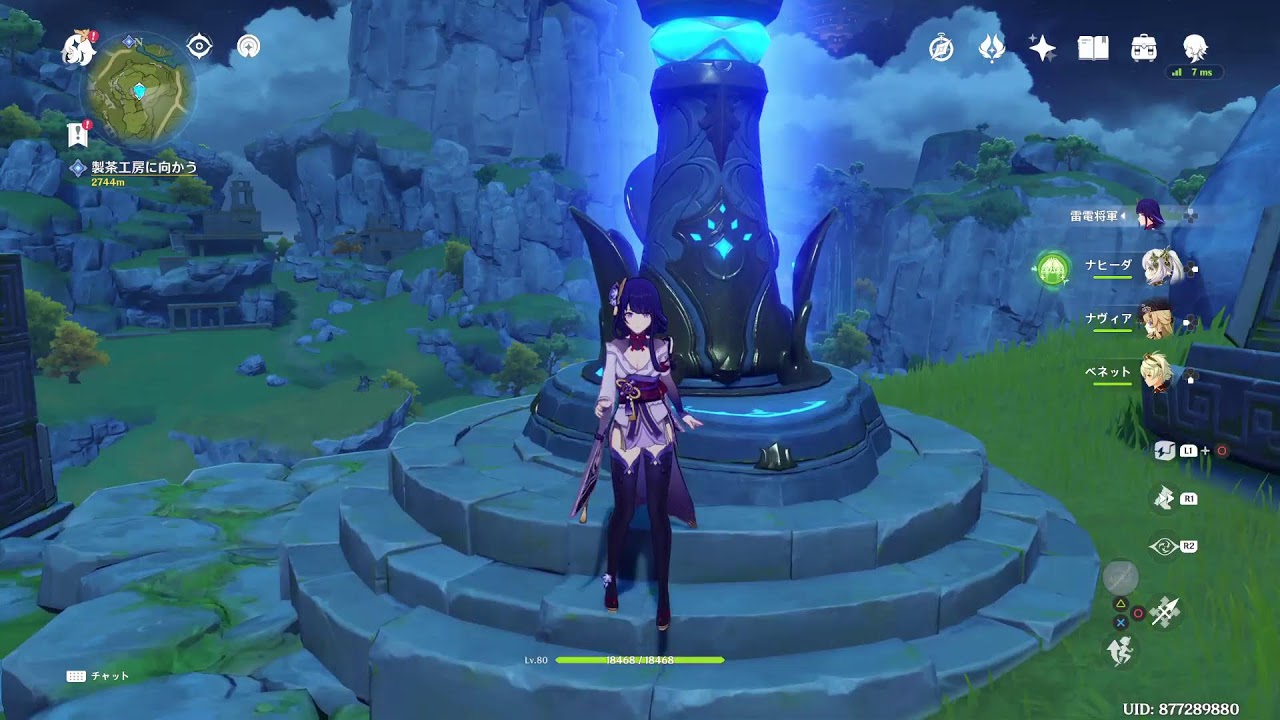Open the winged emblem icon in top bar
This screenshot has width=1280, height=720.
(991, 48)
